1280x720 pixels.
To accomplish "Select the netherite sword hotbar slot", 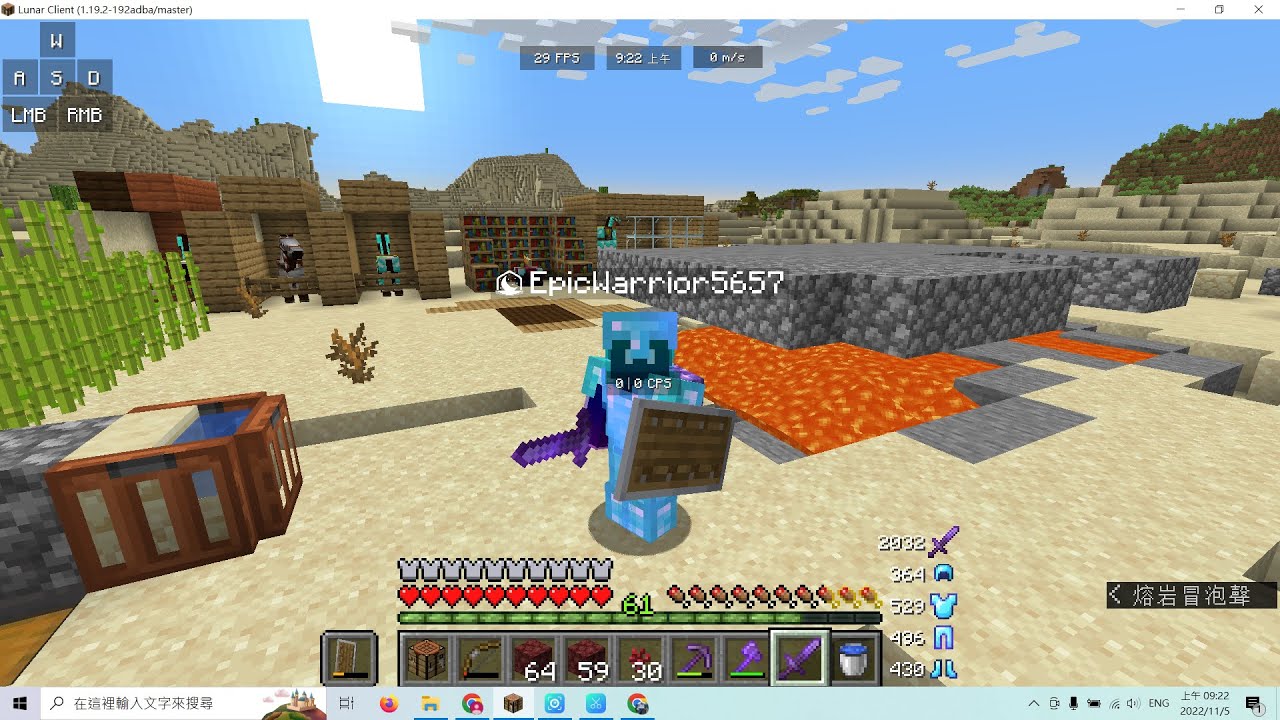I will pyautogui.click(x=799, y=659).
